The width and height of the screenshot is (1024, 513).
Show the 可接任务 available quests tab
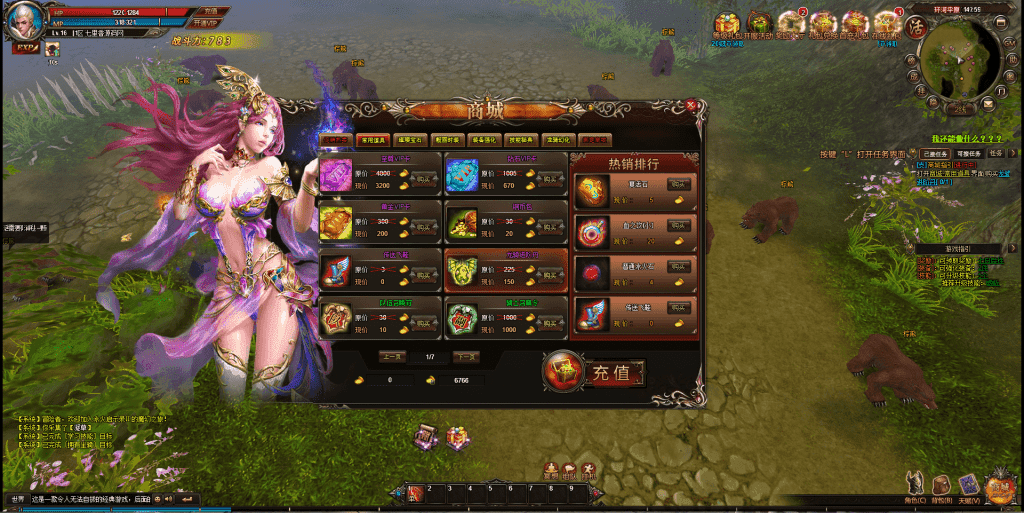point(967,153)
